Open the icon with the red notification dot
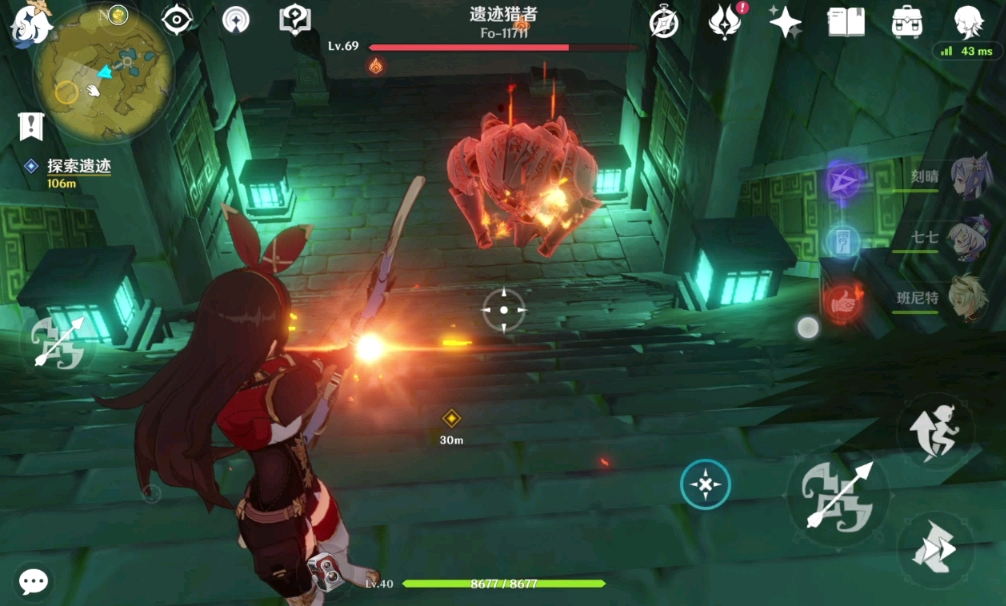 [x=724, y=22]
